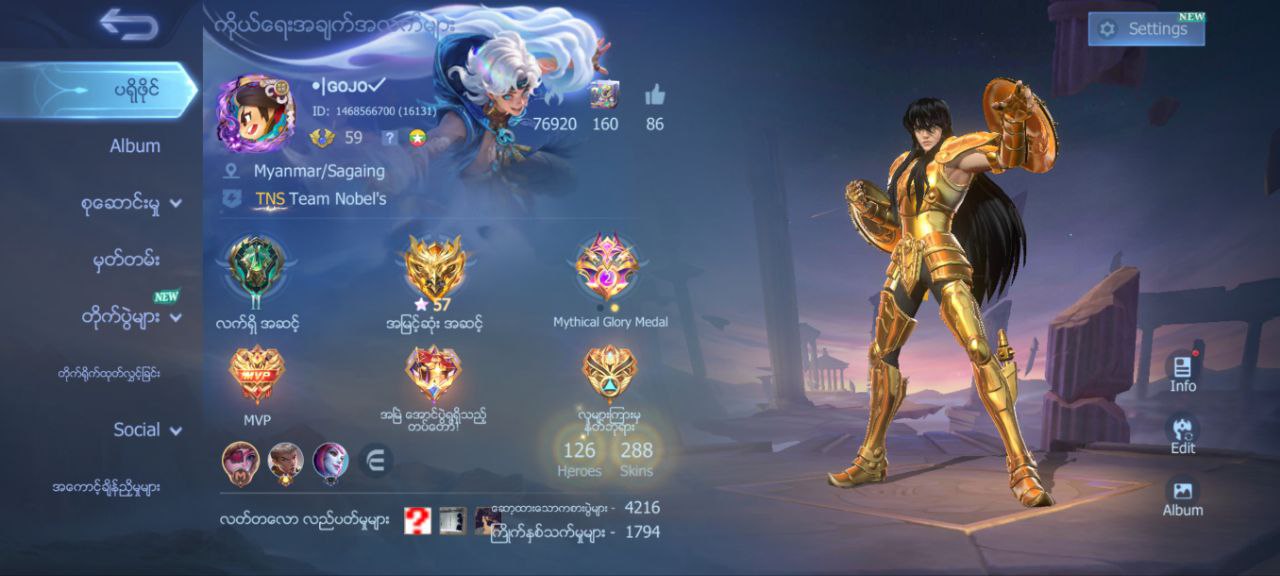Click the Edit button beside the hero

click(1183, 434)
